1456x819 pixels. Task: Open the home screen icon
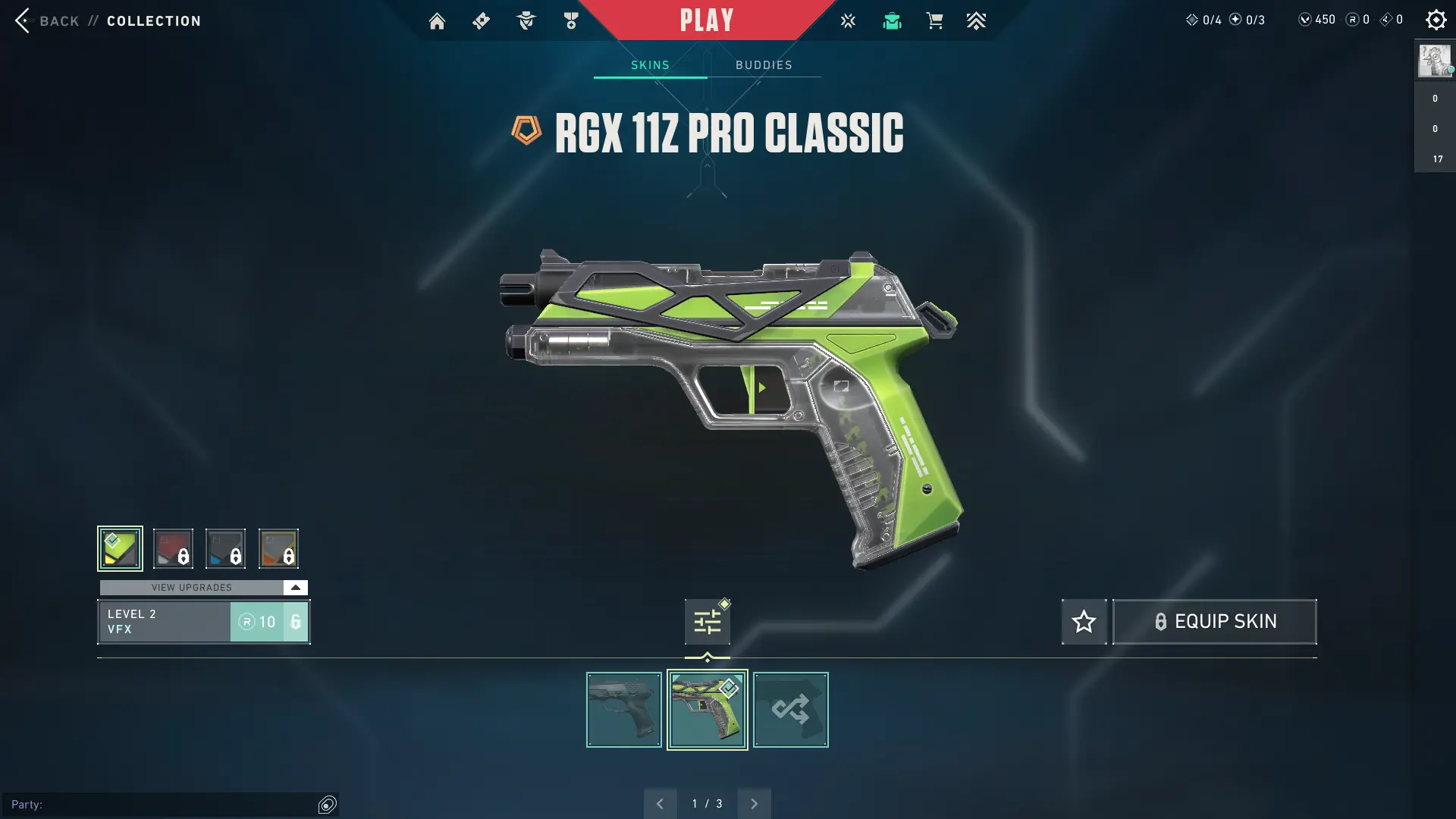coord(437,21)
